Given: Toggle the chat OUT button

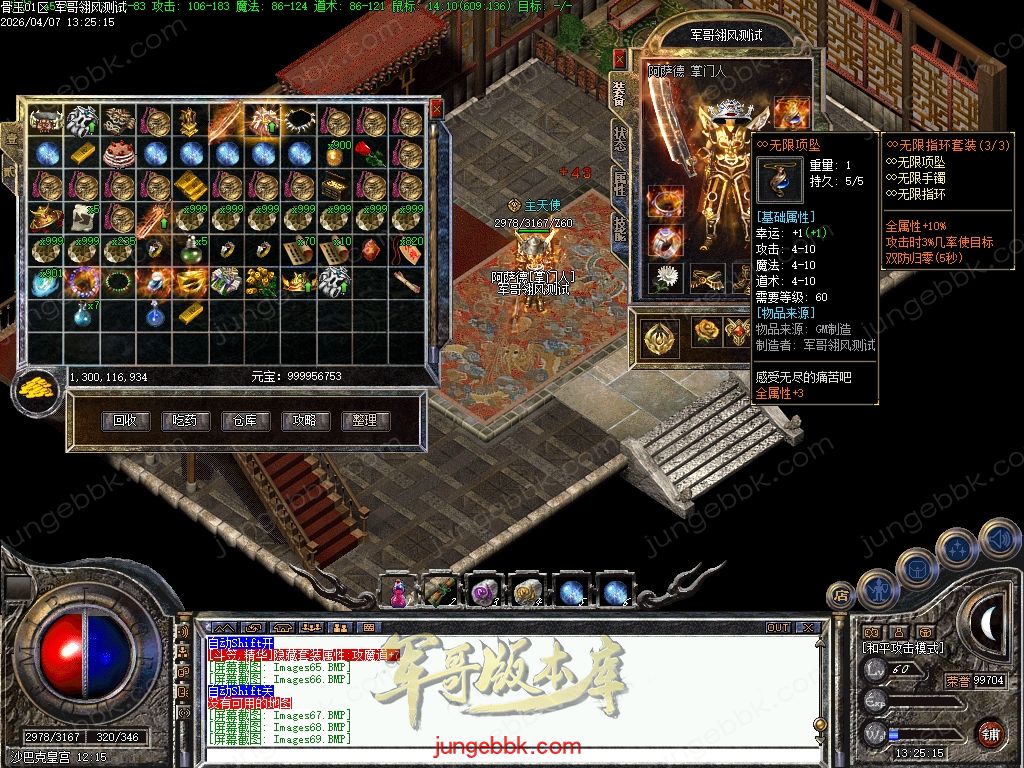Looking at the screenshot, I should [778, 628].
